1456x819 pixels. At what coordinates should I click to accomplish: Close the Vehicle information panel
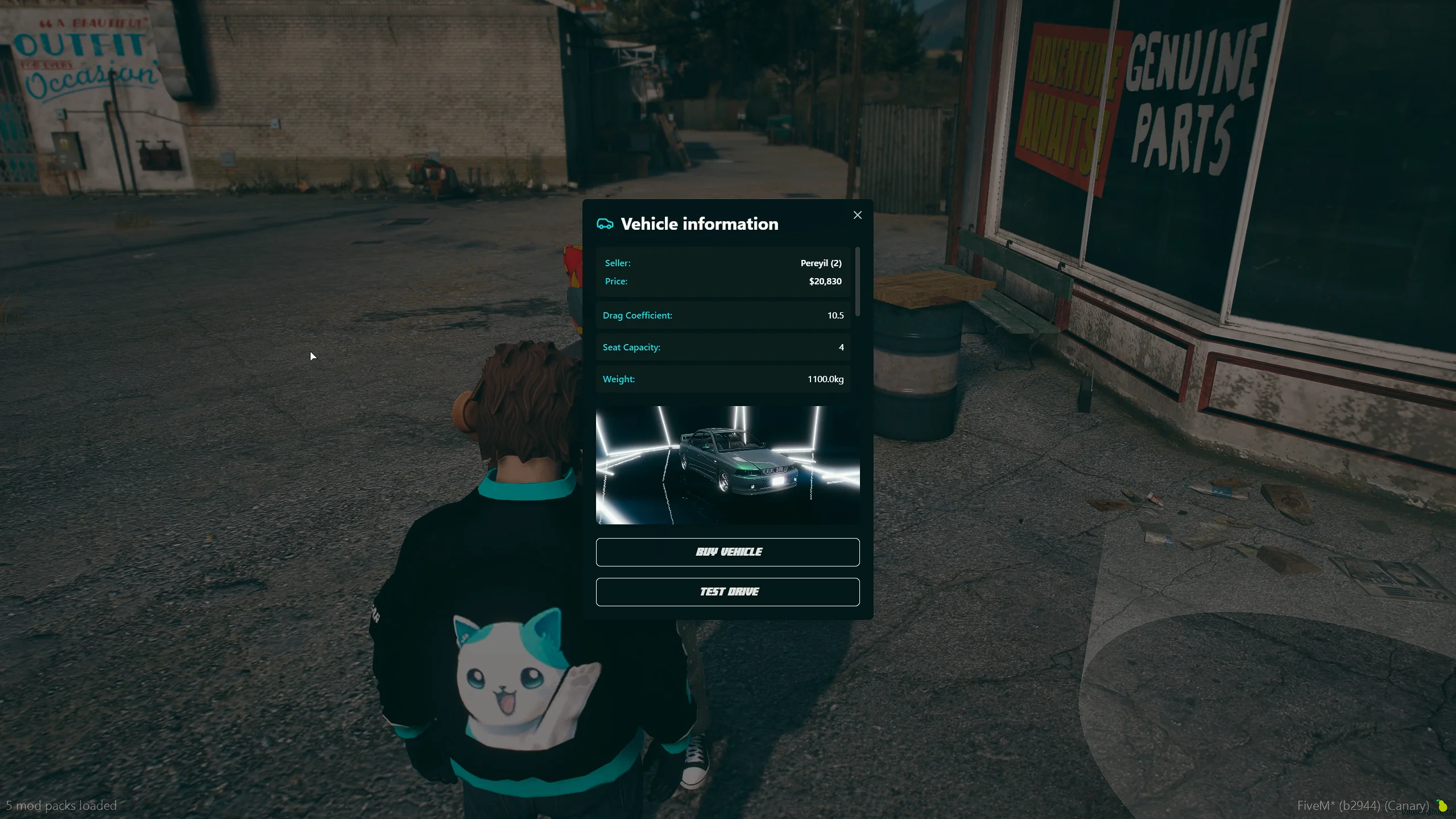point(857,215)
